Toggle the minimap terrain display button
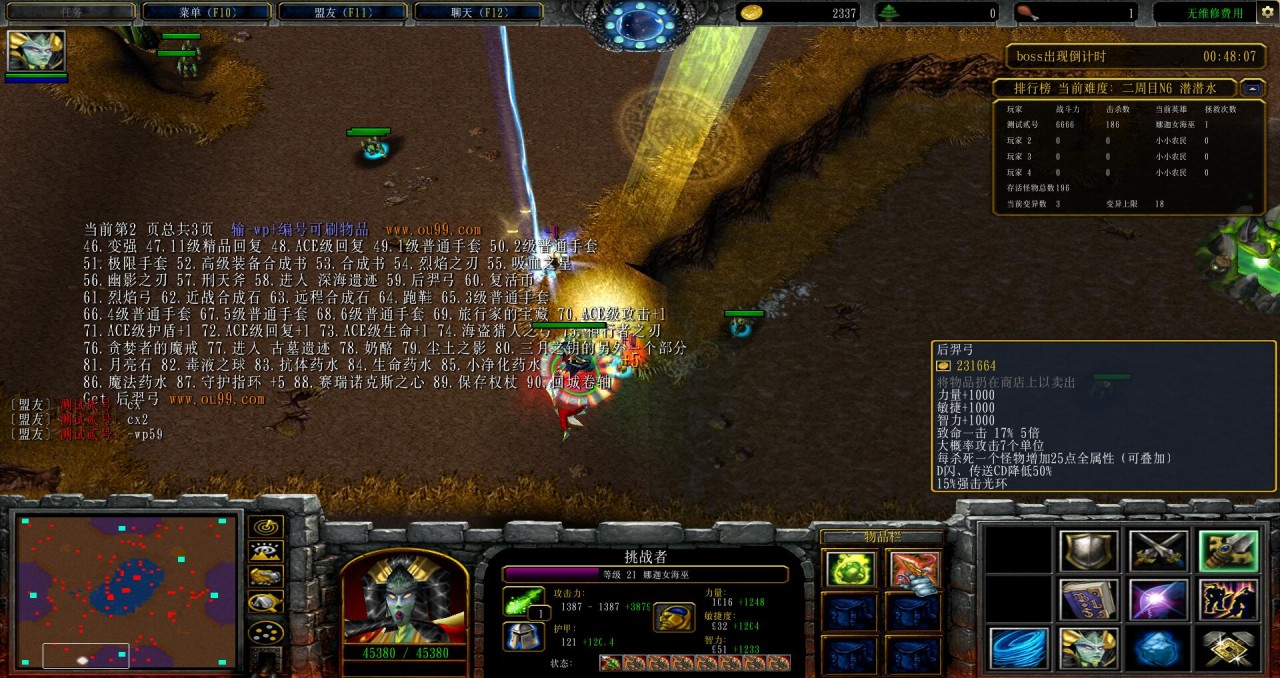 [x=265, y=552]
